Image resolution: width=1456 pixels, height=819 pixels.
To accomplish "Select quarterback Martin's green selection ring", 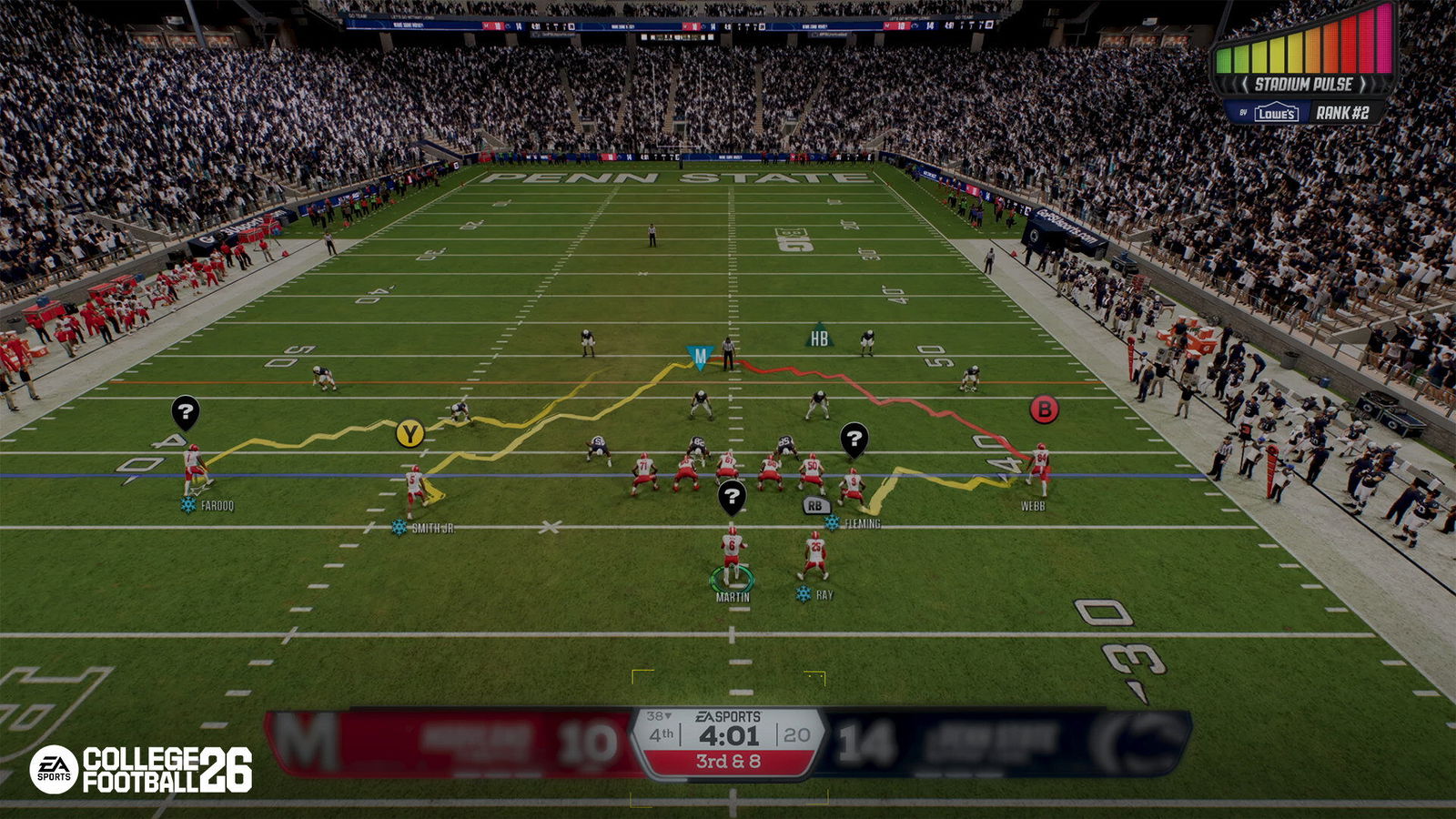I will (733, 578).
